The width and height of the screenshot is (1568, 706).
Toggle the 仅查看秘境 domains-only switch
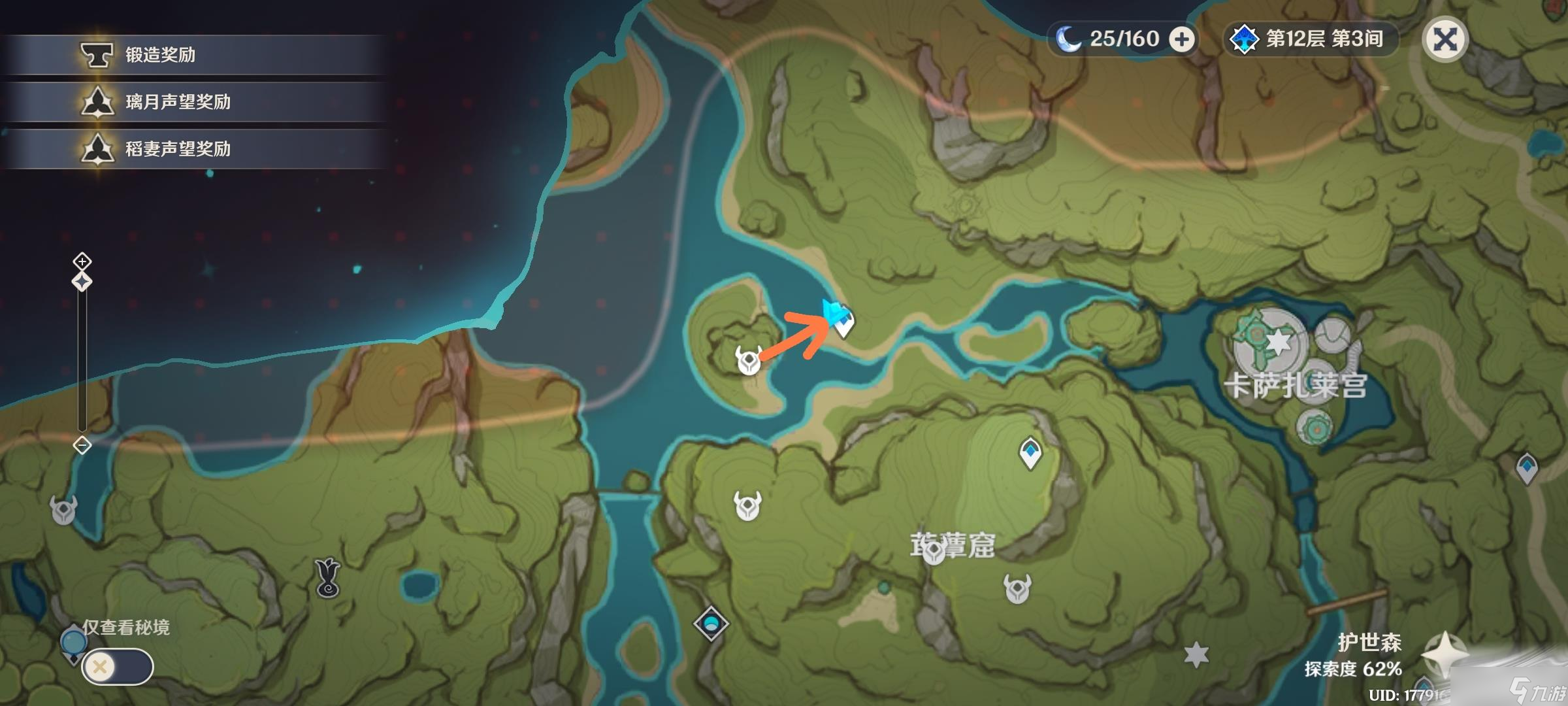(118, 667)
